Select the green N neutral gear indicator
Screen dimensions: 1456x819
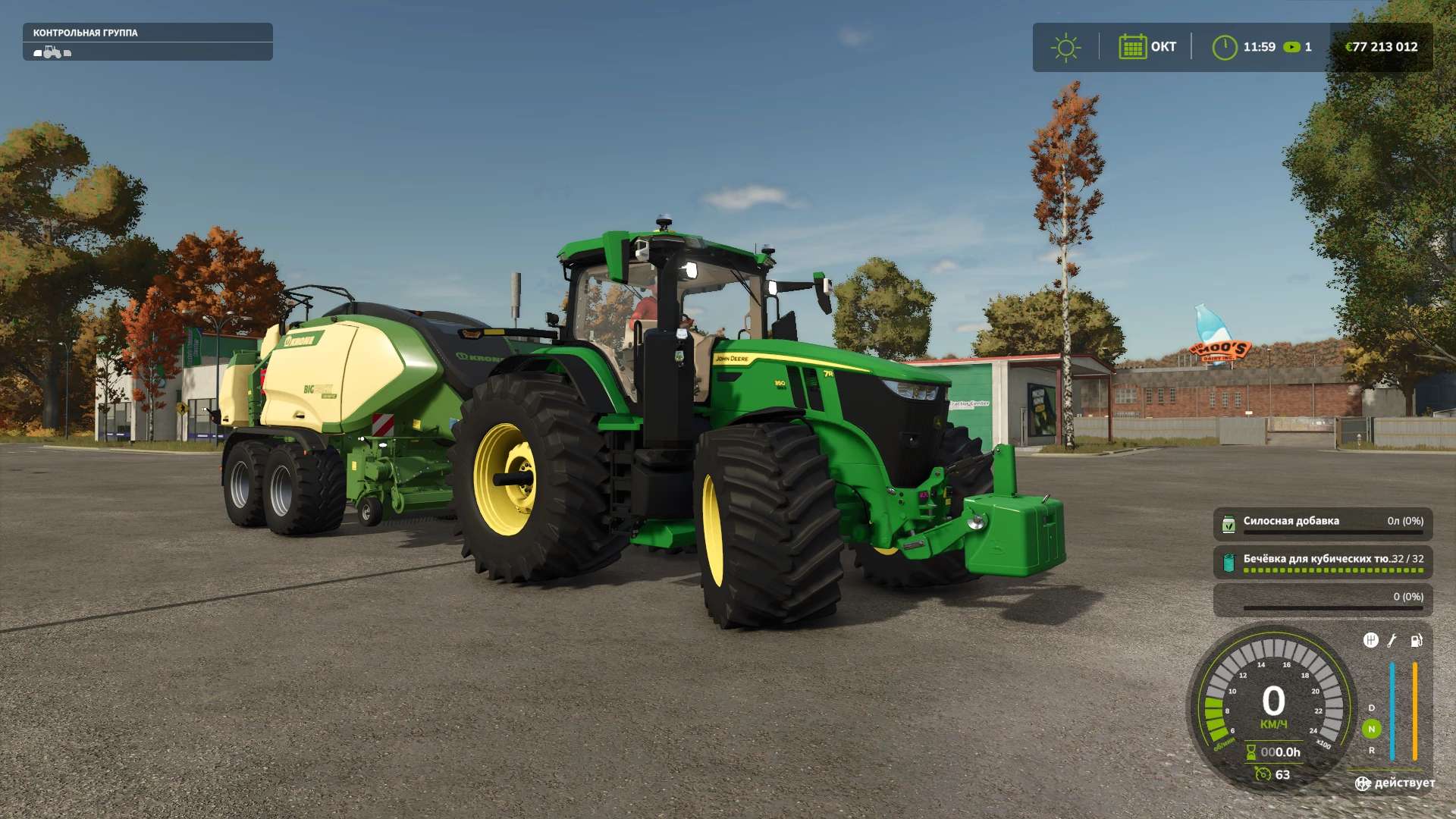(1371, 729)
